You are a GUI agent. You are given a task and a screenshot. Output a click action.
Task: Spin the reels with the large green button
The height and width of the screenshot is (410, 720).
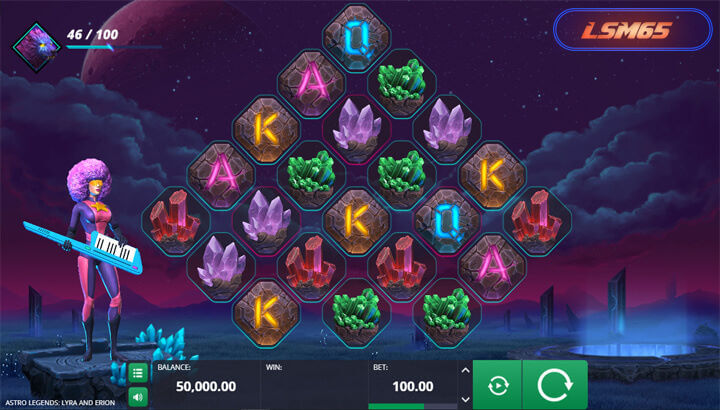[553, 385]
